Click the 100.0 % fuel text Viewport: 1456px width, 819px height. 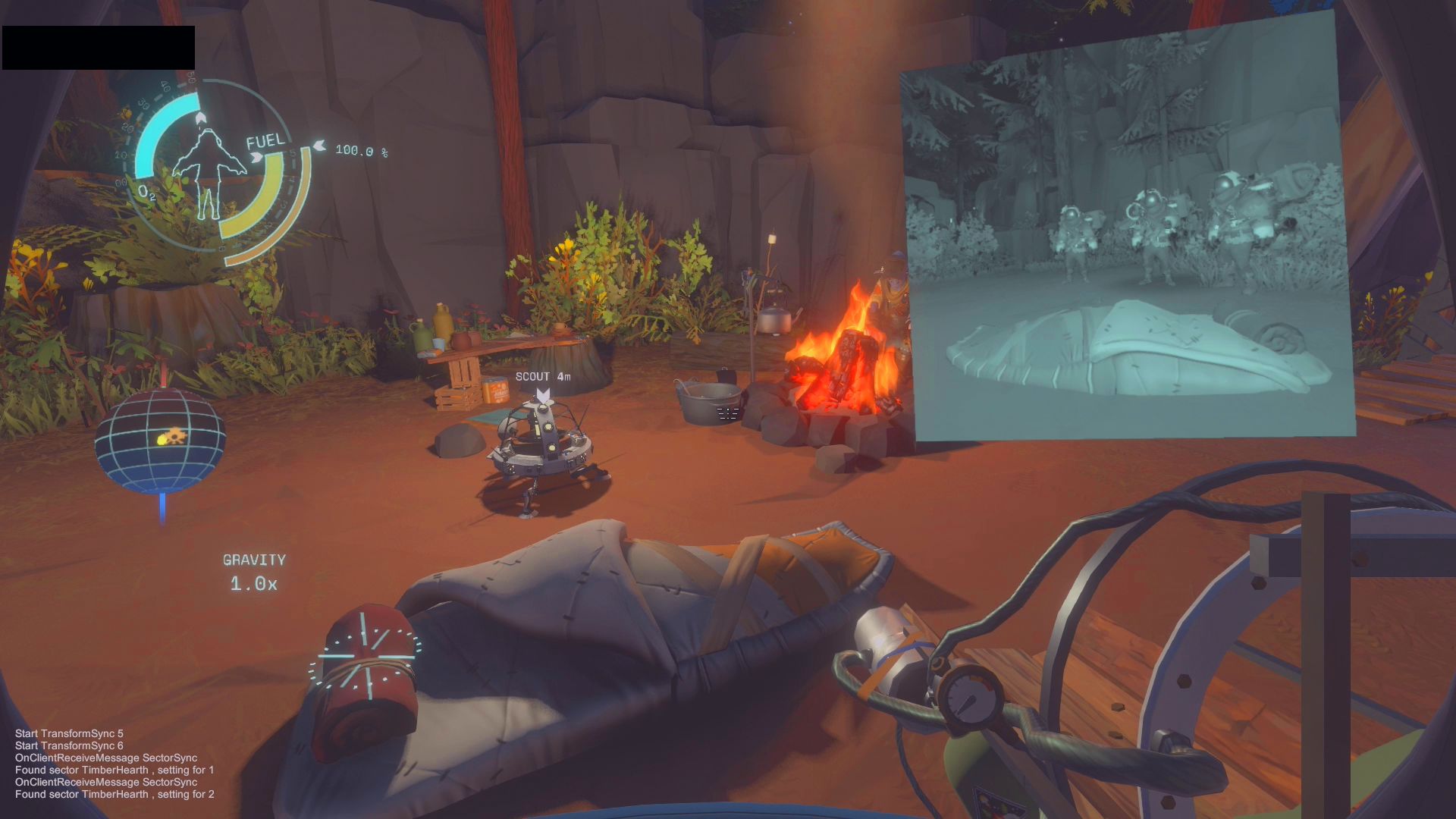point(361,151)
